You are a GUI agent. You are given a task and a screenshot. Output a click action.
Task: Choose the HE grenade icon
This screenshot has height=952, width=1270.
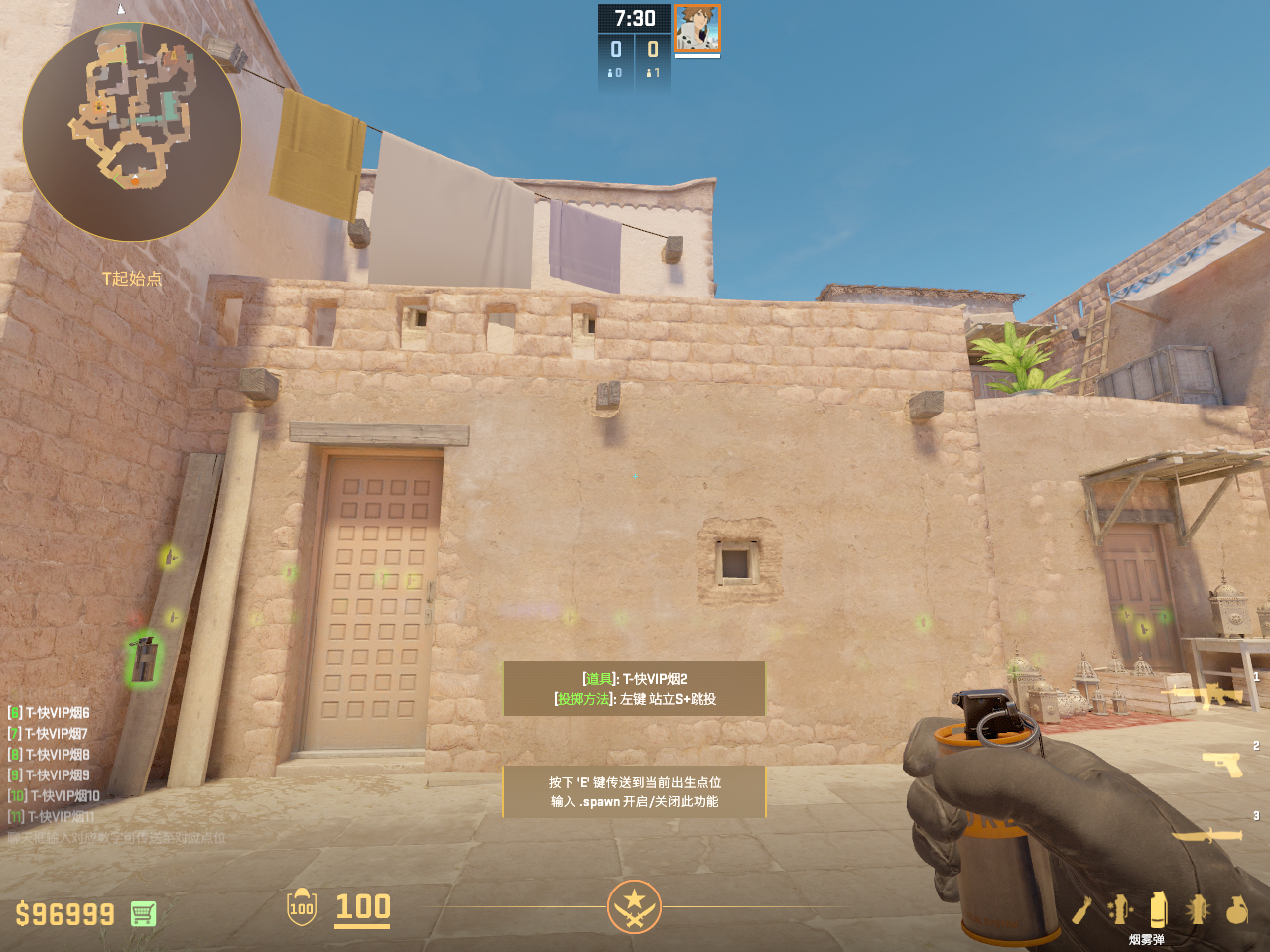point(1236,909)
